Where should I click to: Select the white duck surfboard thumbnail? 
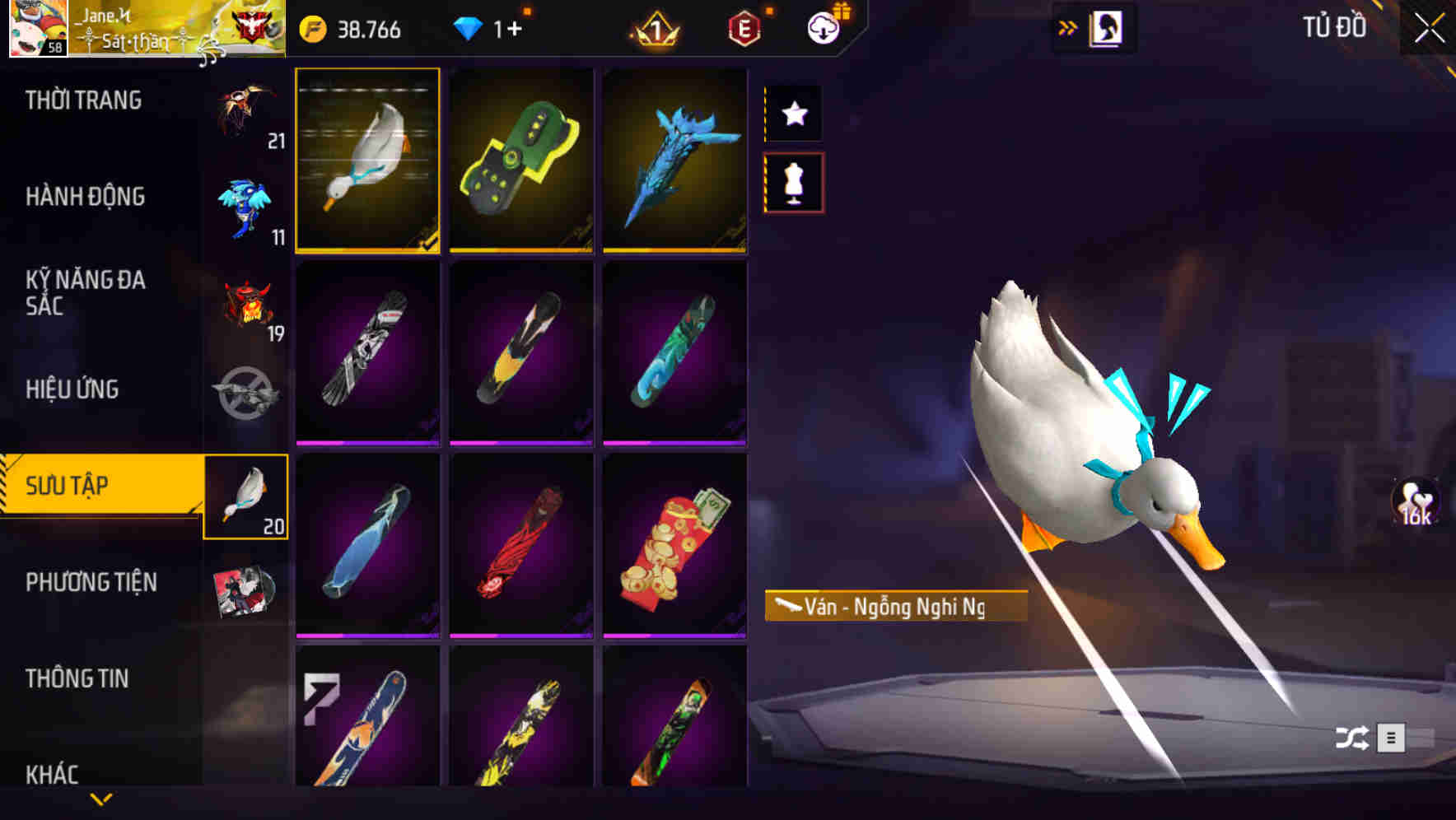click(367, 161)
